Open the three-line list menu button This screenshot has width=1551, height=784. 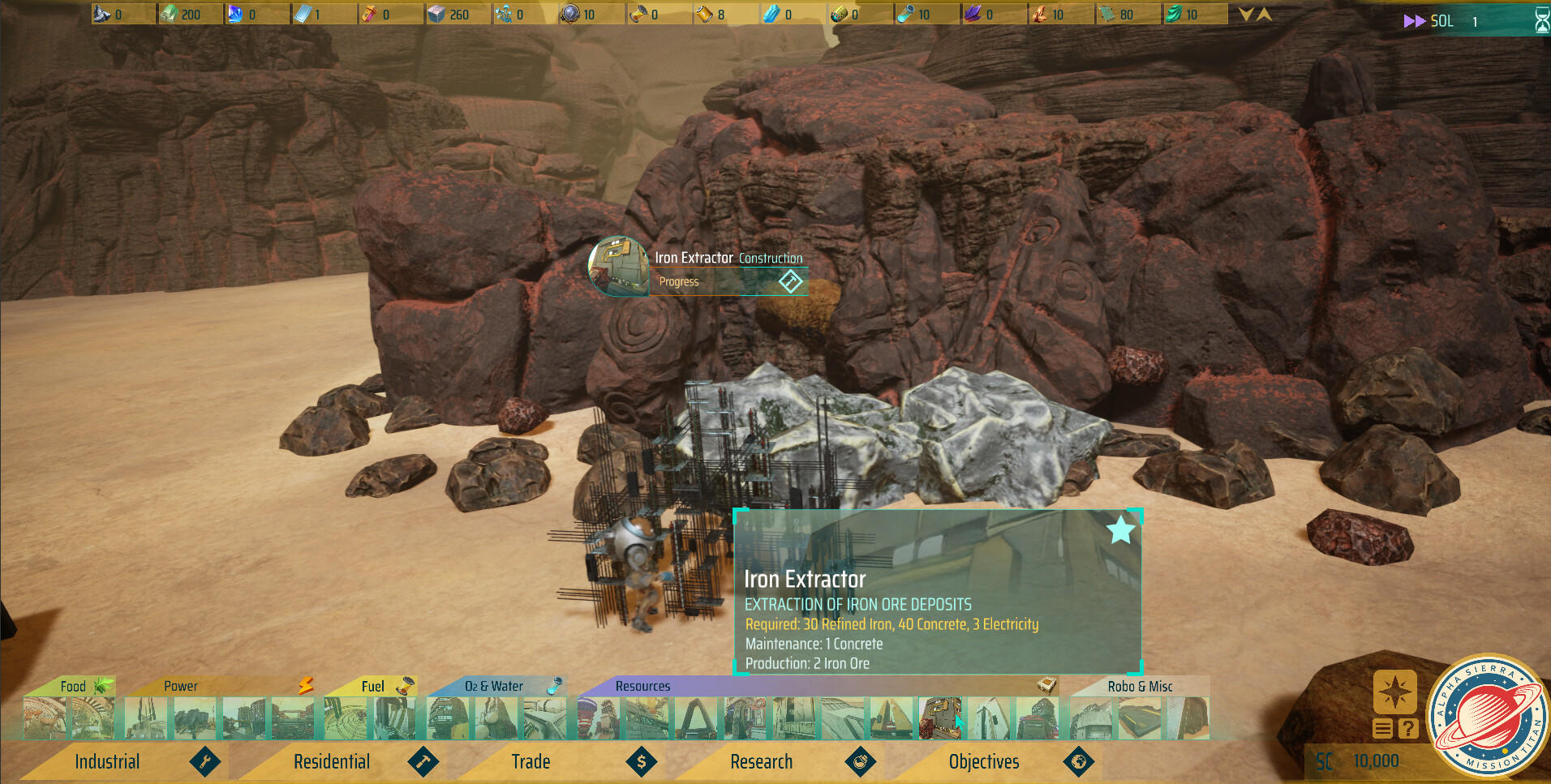1382,728
